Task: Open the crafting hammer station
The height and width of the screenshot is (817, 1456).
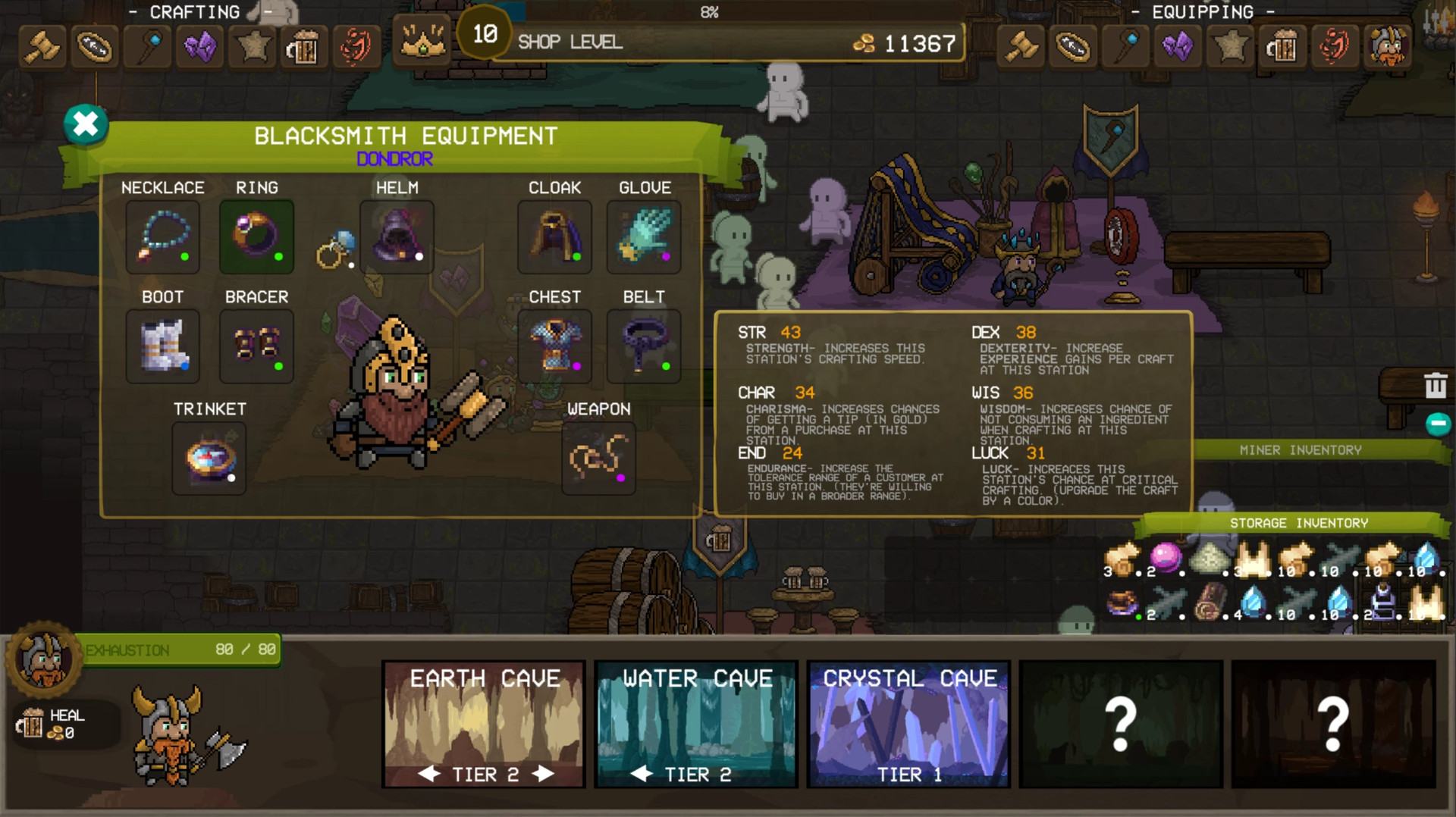Action: point(42,47)
